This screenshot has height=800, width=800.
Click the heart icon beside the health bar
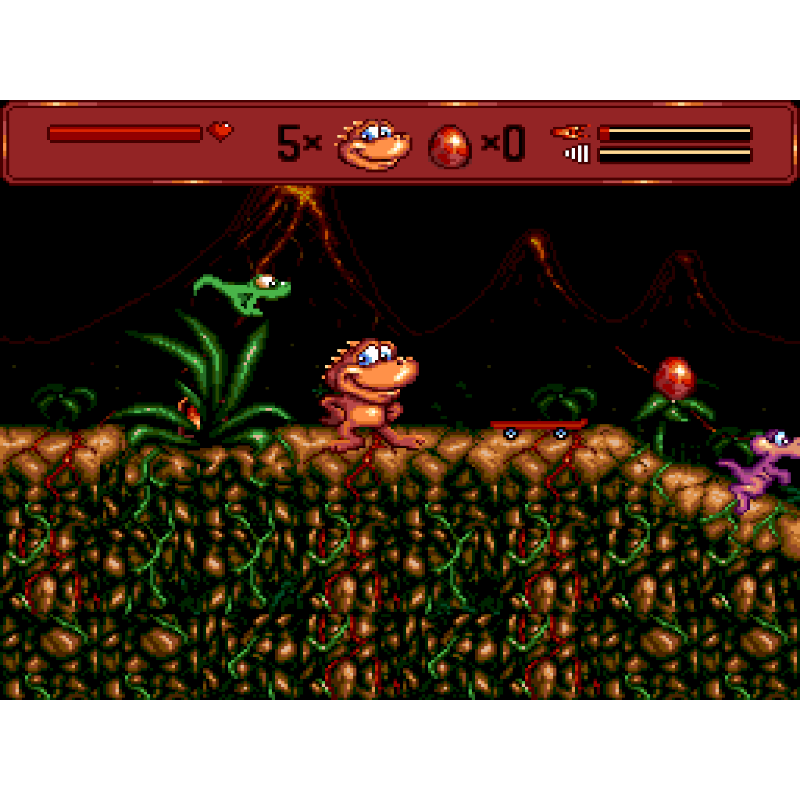220,131
